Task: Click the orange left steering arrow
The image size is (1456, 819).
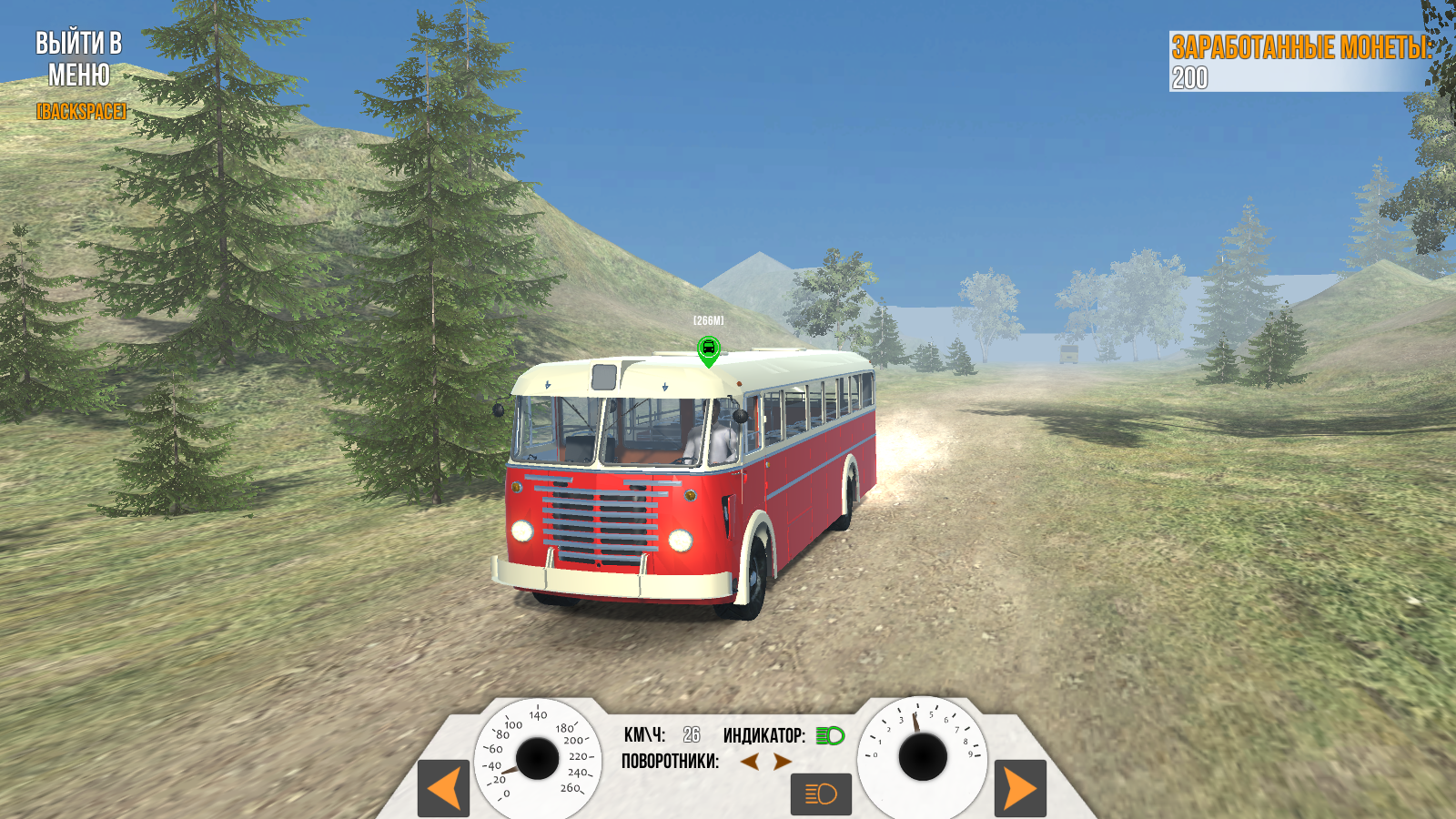Action: 443,790
